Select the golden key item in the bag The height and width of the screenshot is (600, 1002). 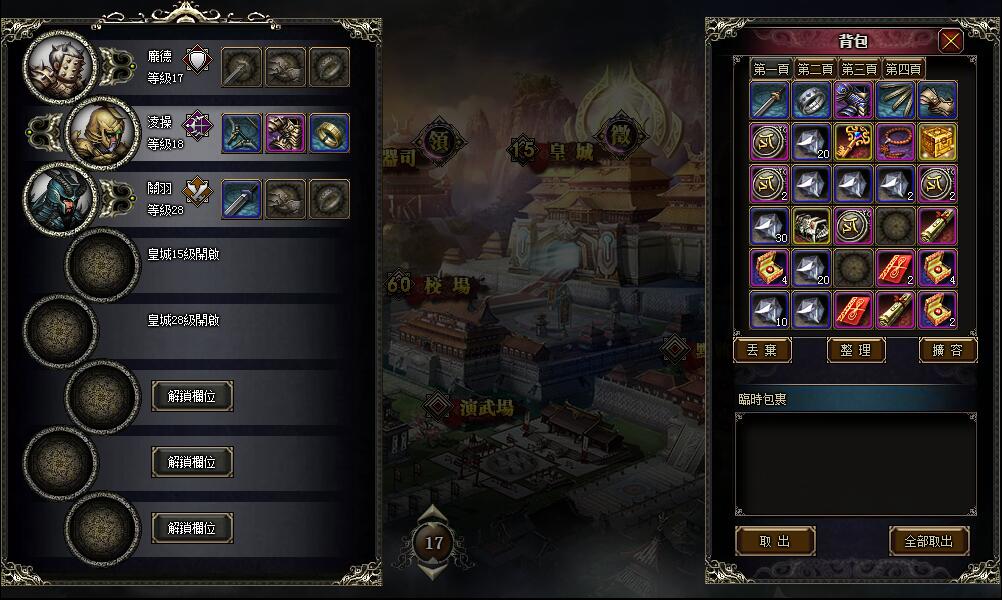(854, 142)
